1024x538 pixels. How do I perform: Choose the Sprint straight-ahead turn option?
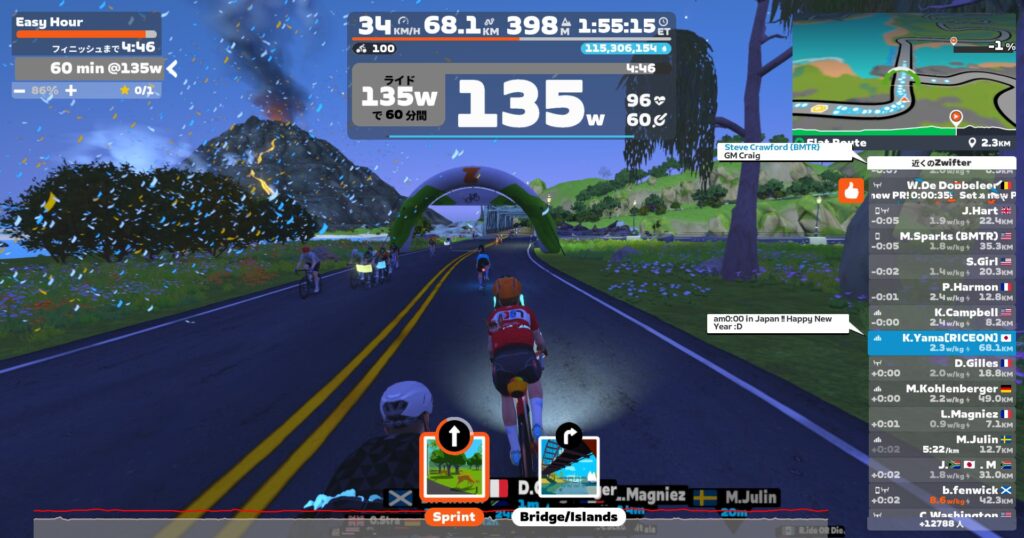[x=453, y=466]
